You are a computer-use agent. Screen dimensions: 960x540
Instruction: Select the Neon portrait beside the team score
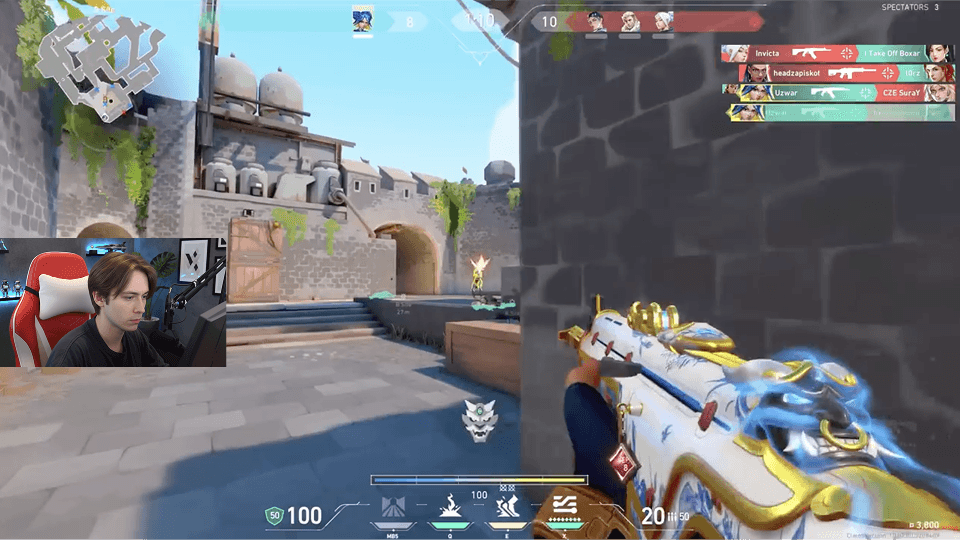[x=363, y=20]
